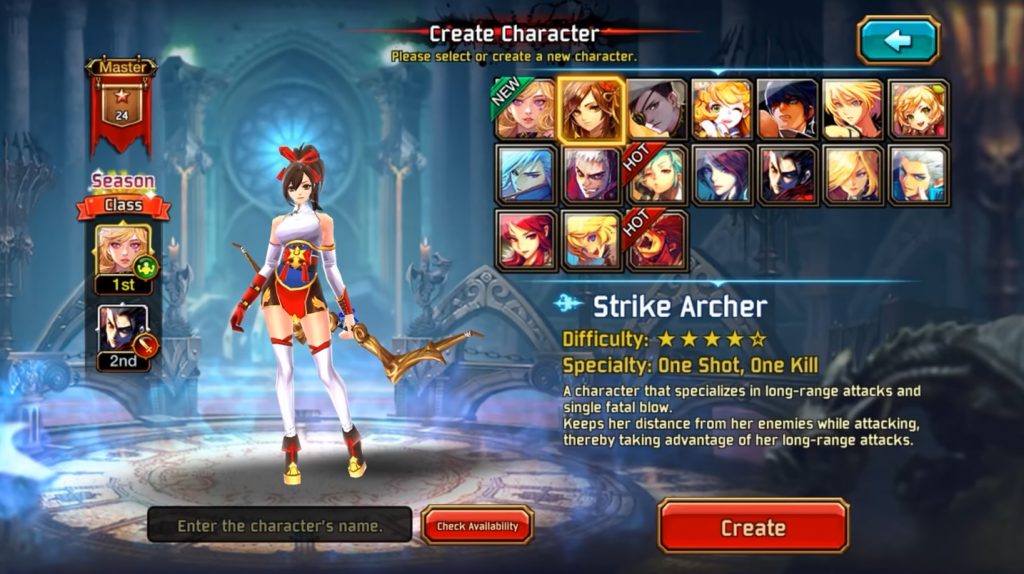
Task: Select the blue-haired masked character portrait
Action: coord(527,175)
